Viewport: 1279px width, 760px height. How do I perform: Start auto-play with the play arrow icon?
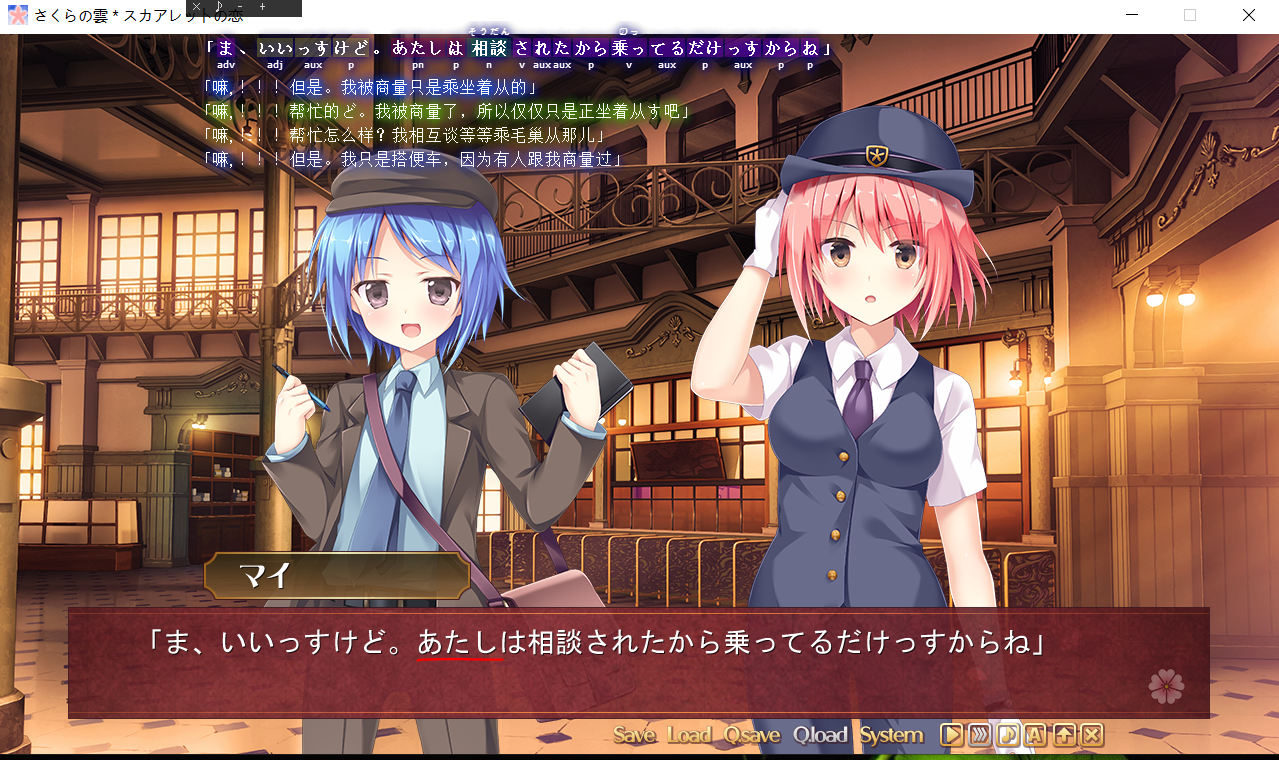(x=951, y=736)
